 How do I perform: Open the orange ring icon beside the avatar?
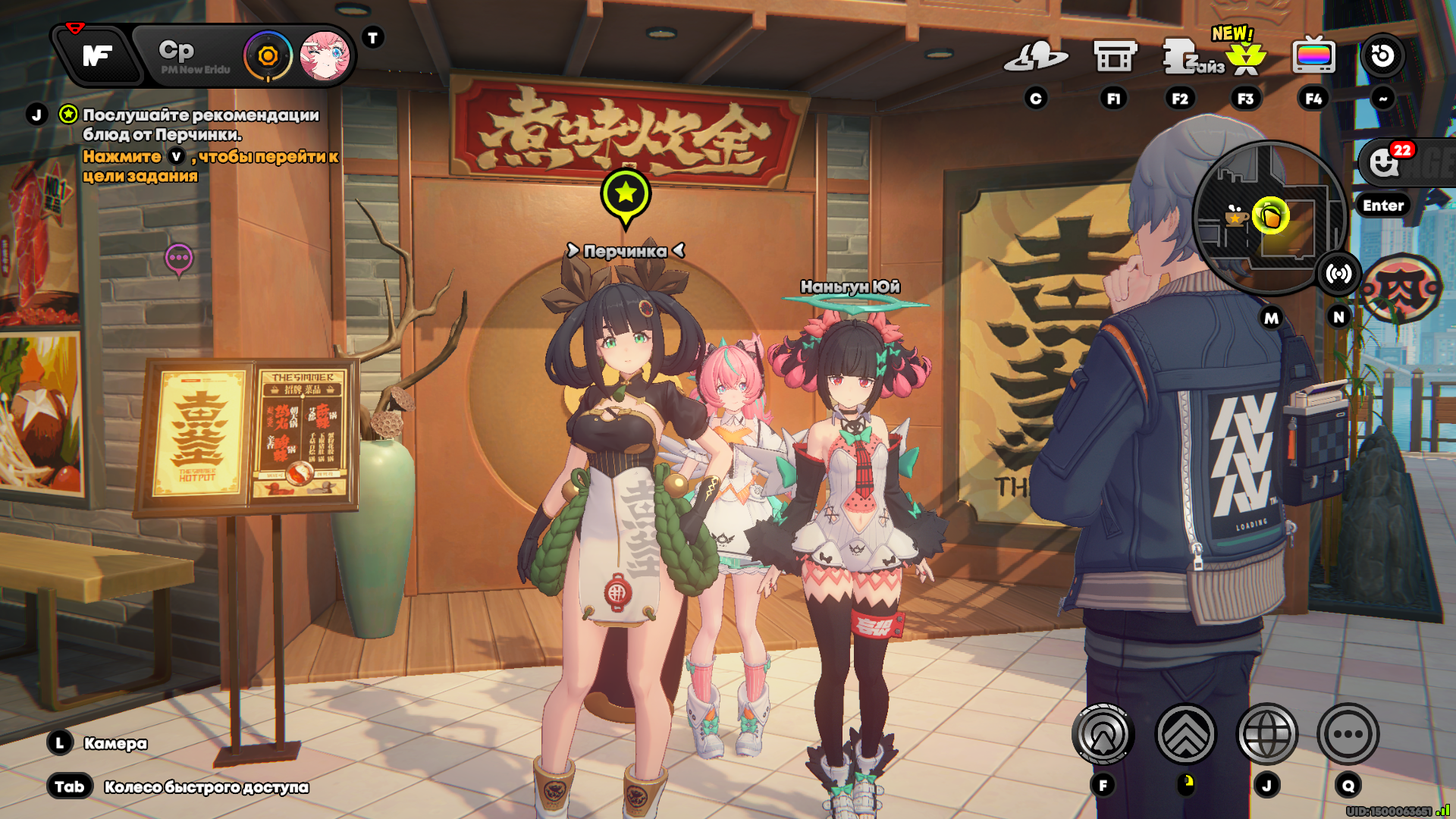(x=268, y=56)
